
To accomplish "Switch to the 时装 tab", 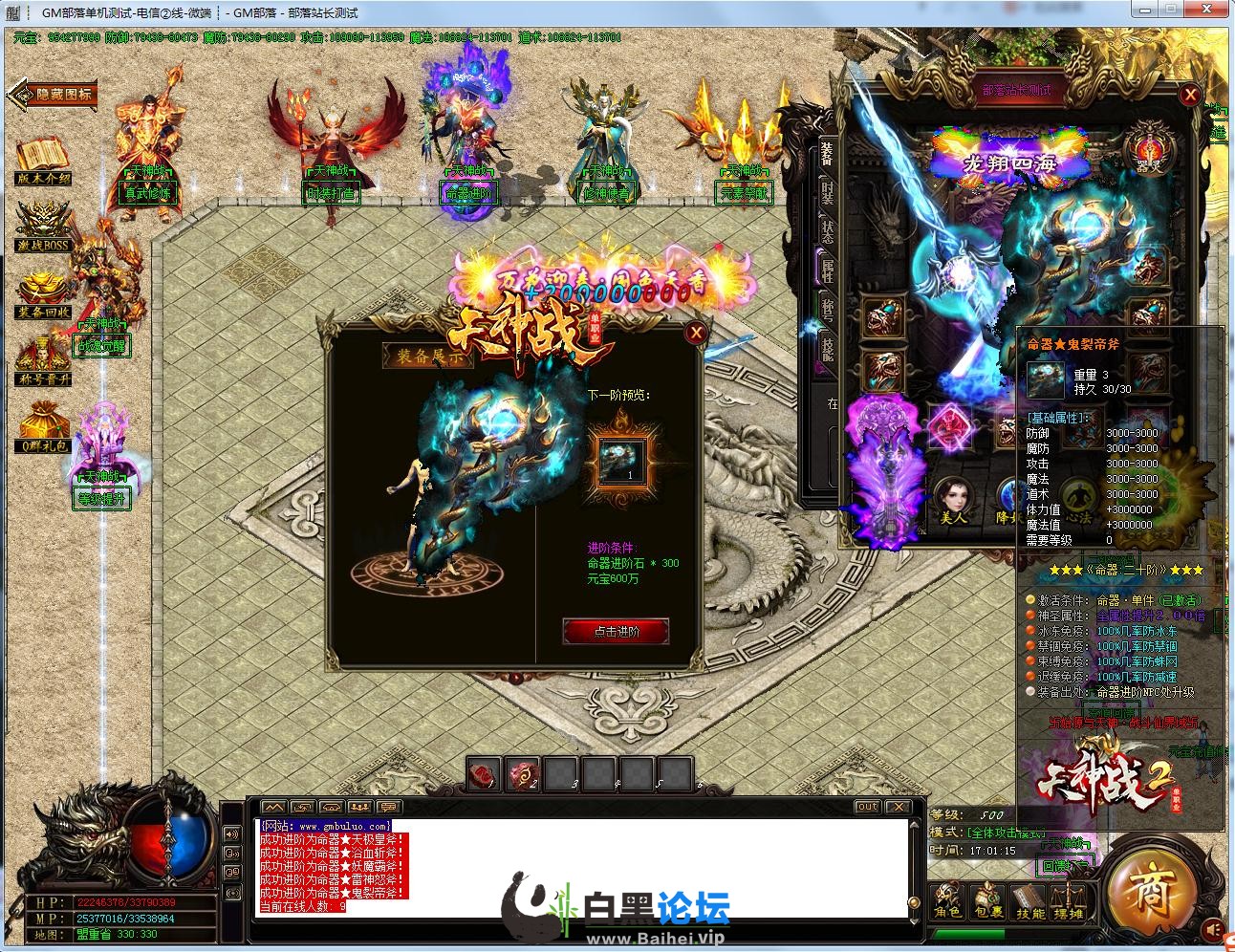I will pos(828,194).
